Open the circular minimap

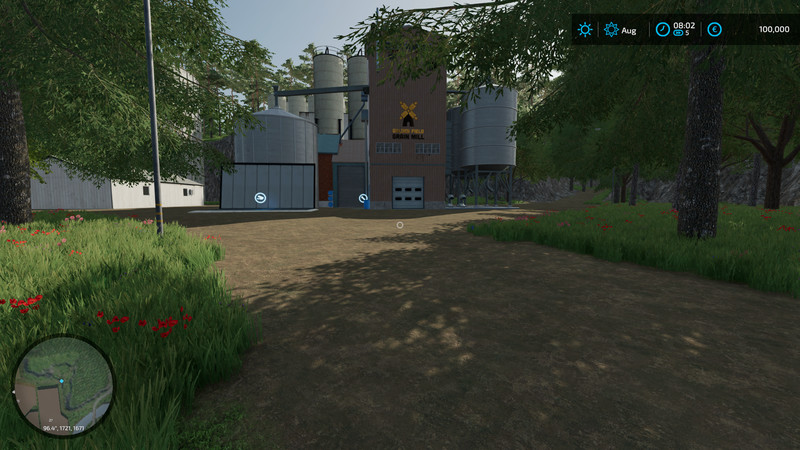pyautogui.click(x=63, y=385)
